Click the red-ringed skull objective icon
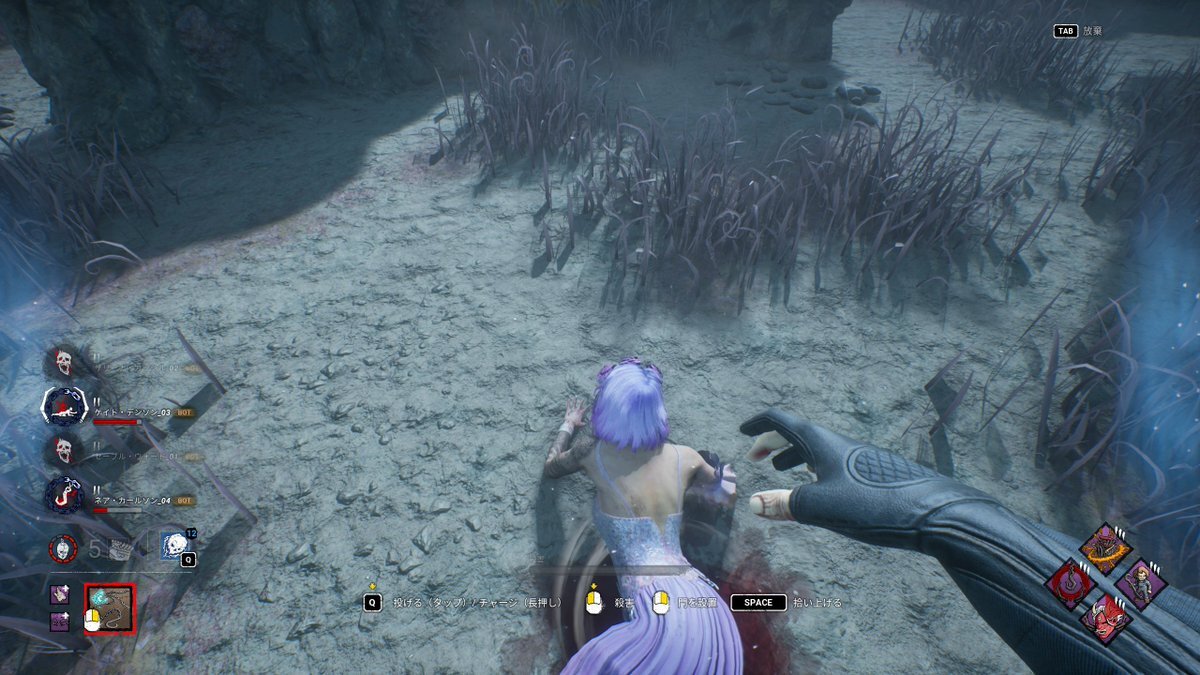 65,548
